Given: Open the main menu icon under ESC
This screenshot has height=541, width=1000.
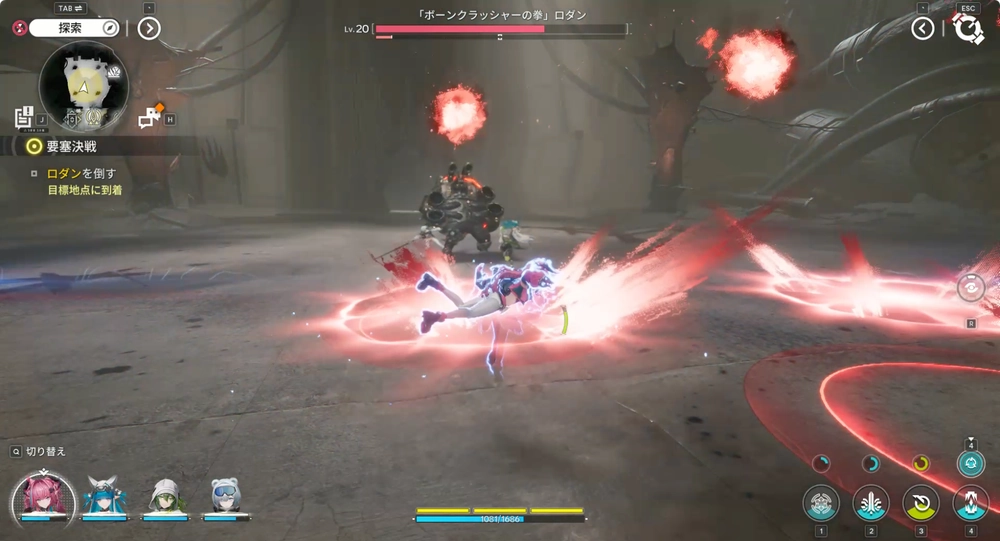Looking at the screenshot, I should point(968,29).
